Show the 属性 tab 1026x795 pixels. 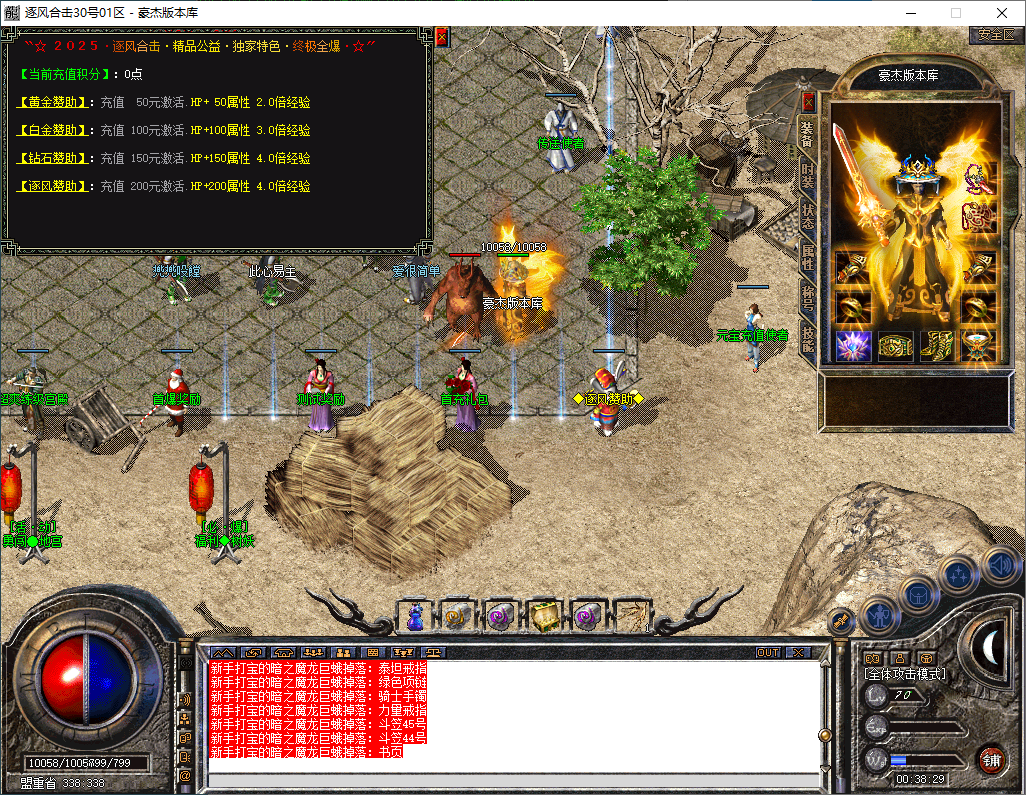(808, 256)
